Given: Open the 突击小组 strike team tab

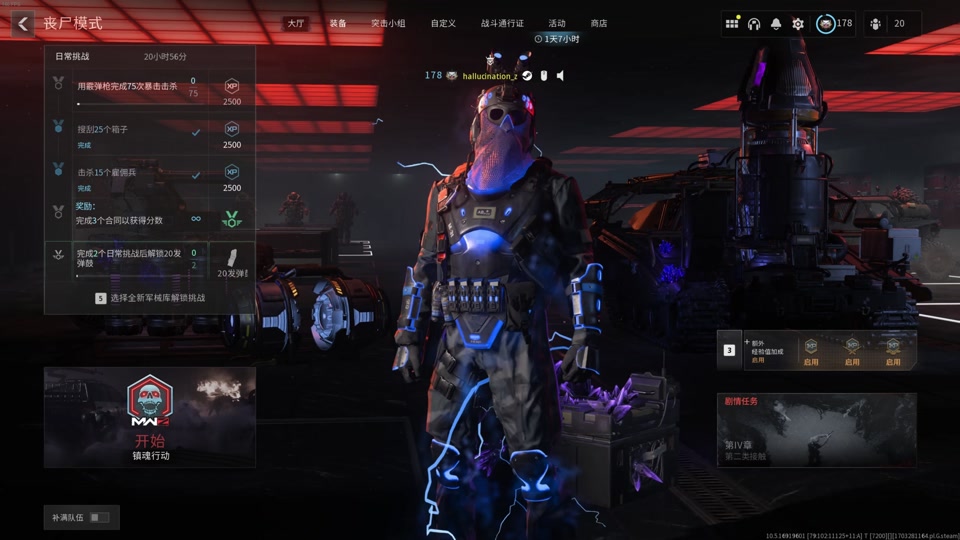Looking at the screenshot, I should [388, 23].
